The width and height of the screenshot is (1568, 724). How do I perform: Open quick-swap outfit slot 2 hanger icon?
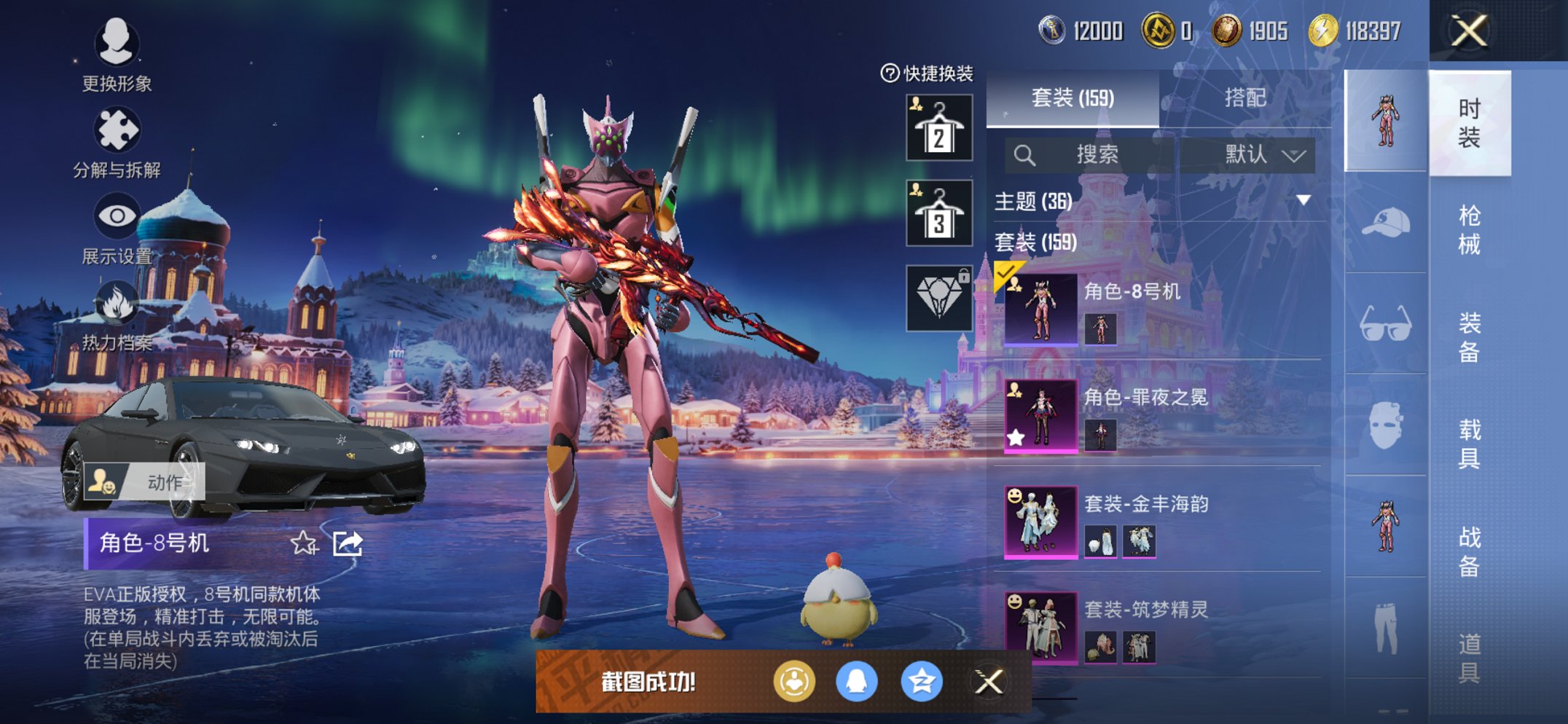click(x=938, y=128)
